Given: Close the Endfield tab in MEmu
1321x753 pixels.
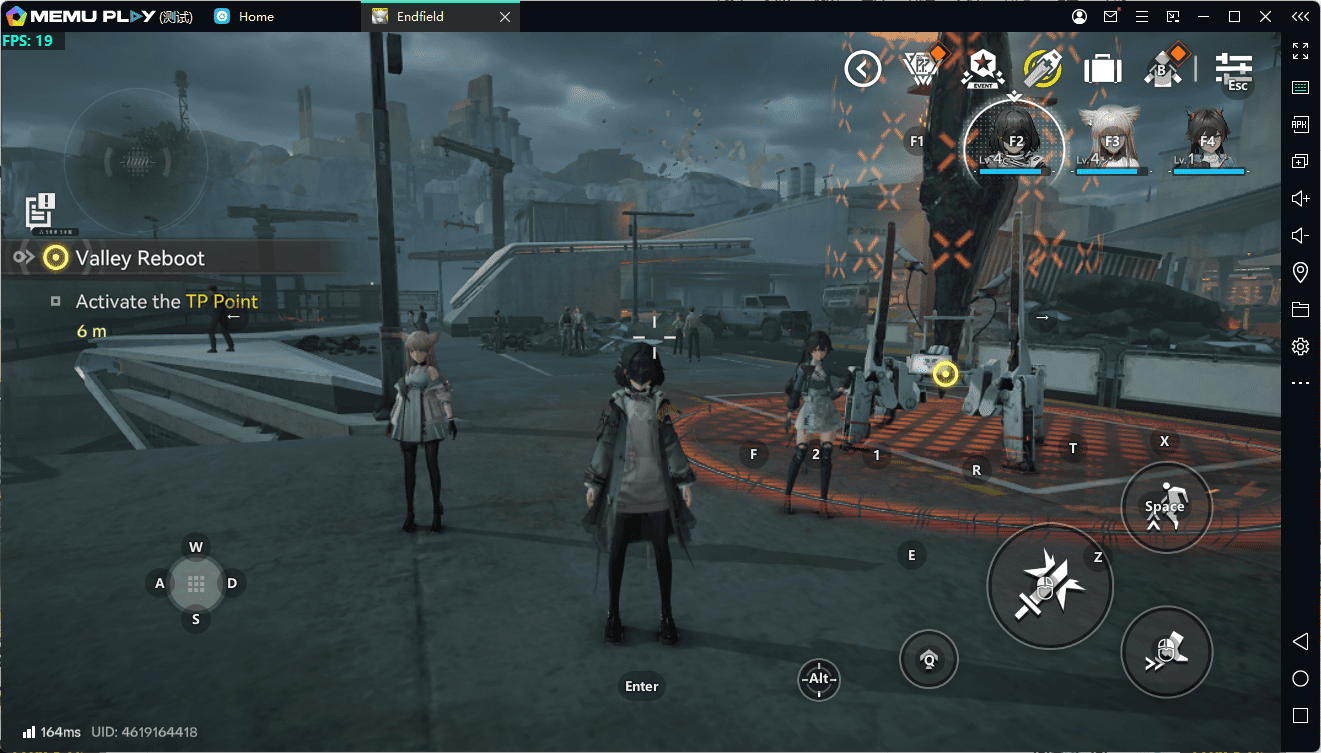Looking at the screenshot, I should pos(505,17).
